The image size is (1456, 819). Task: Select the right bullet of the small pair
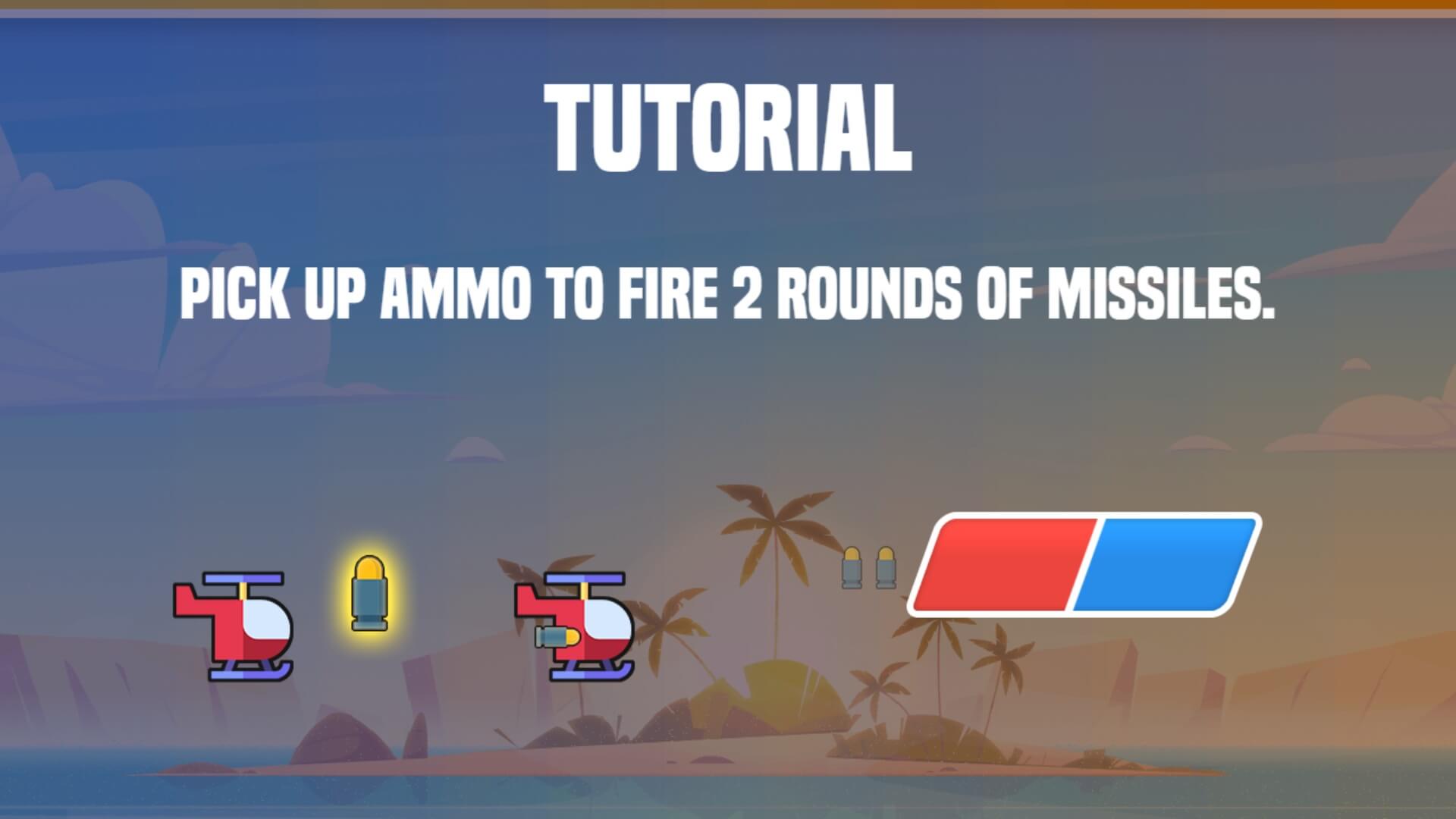coord(885,569)
